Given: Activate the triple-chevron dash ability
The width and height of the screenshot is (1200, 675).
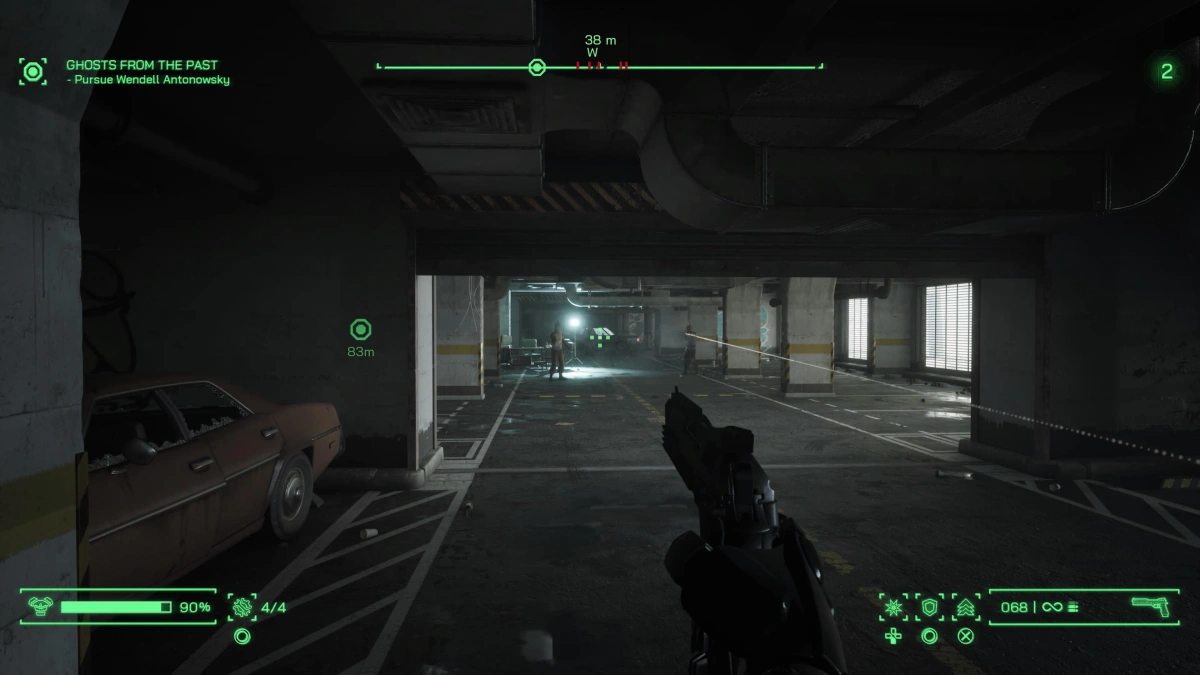Looking at the screenshot, I should pyautogui.click(x=966, y=607).
